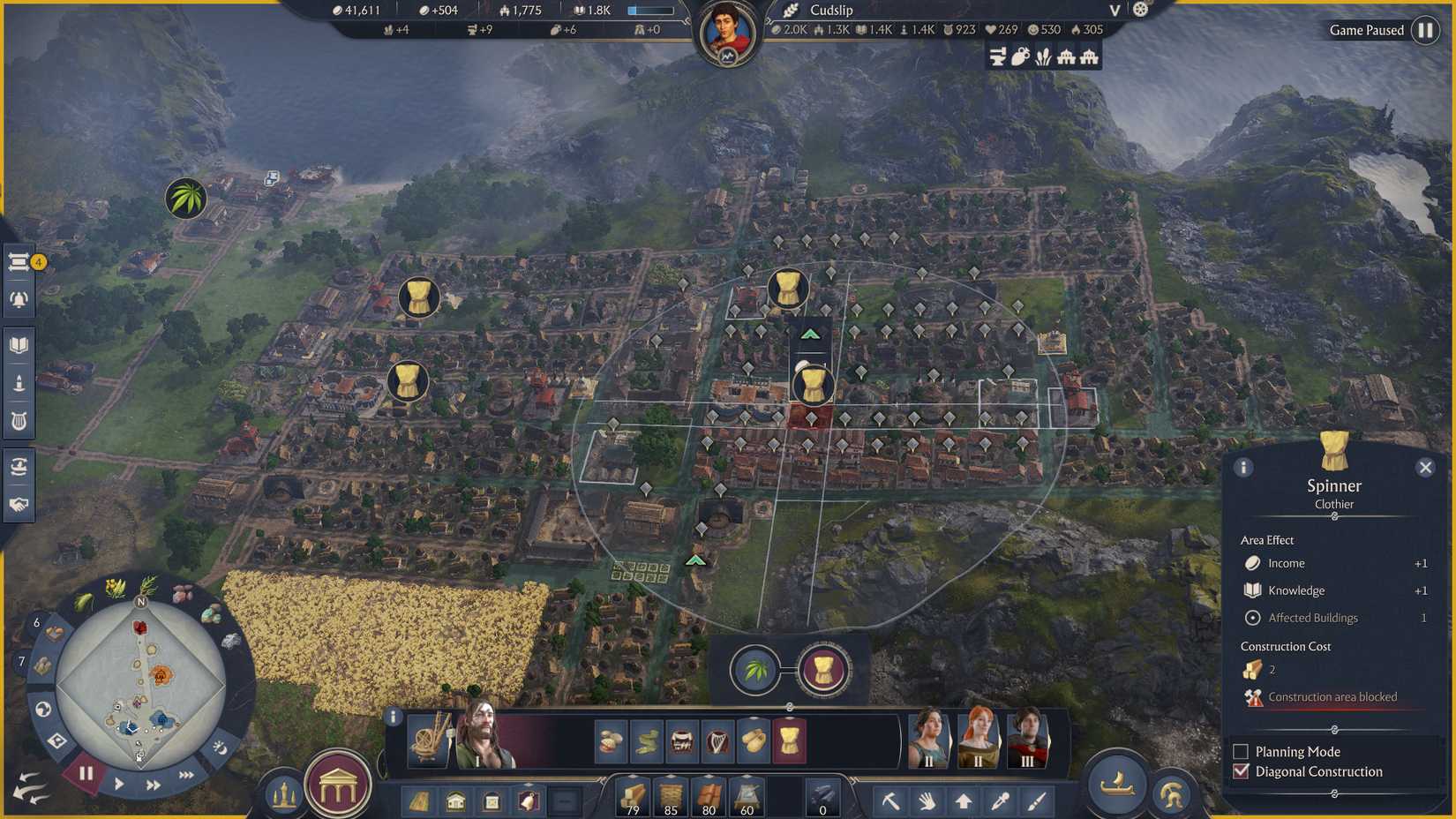
Task: Select the Spinner thumbnail in the build menu
Action: [x=788, y=742]
